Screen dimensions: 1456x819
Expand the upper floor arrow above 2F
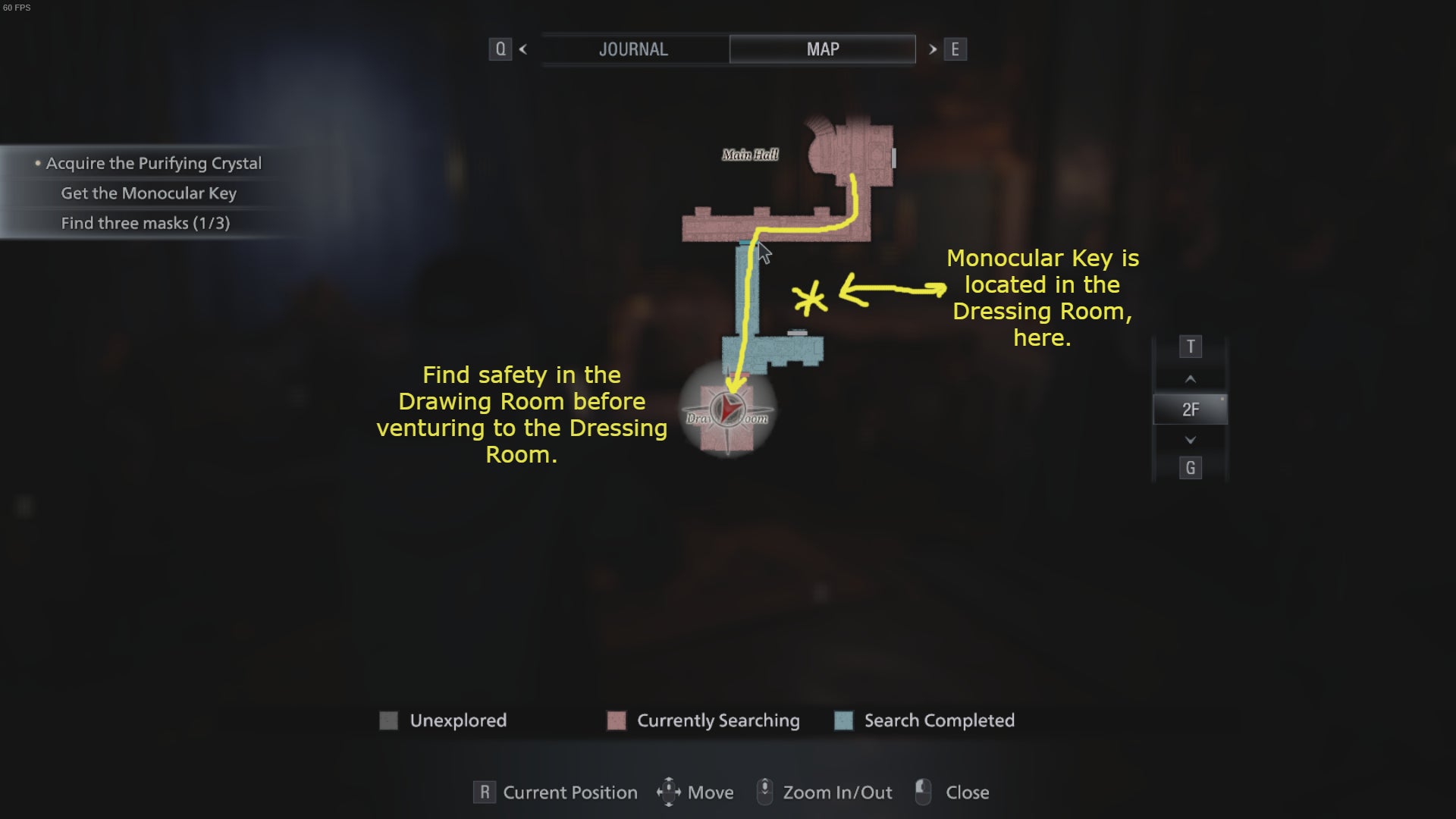(x=1191, y=378)
